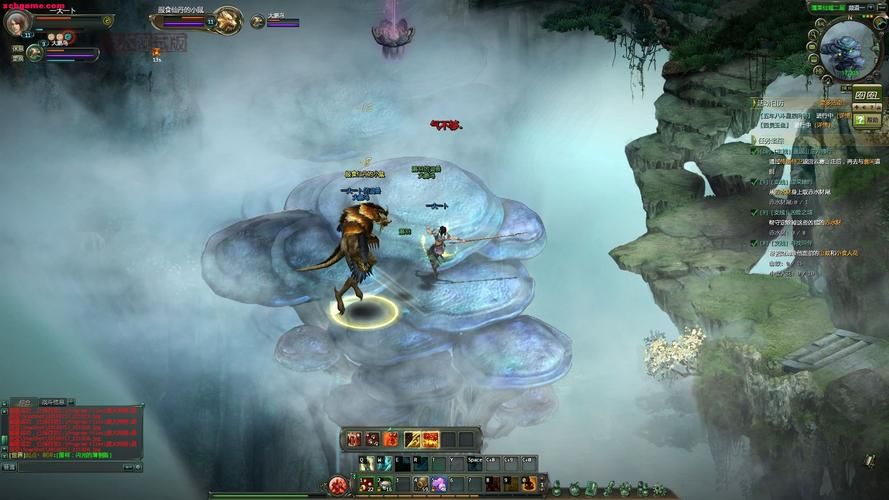This screenshot has width=889, height=500.
Task: Use the purple crystal item slot
Action: pos(438,485)
